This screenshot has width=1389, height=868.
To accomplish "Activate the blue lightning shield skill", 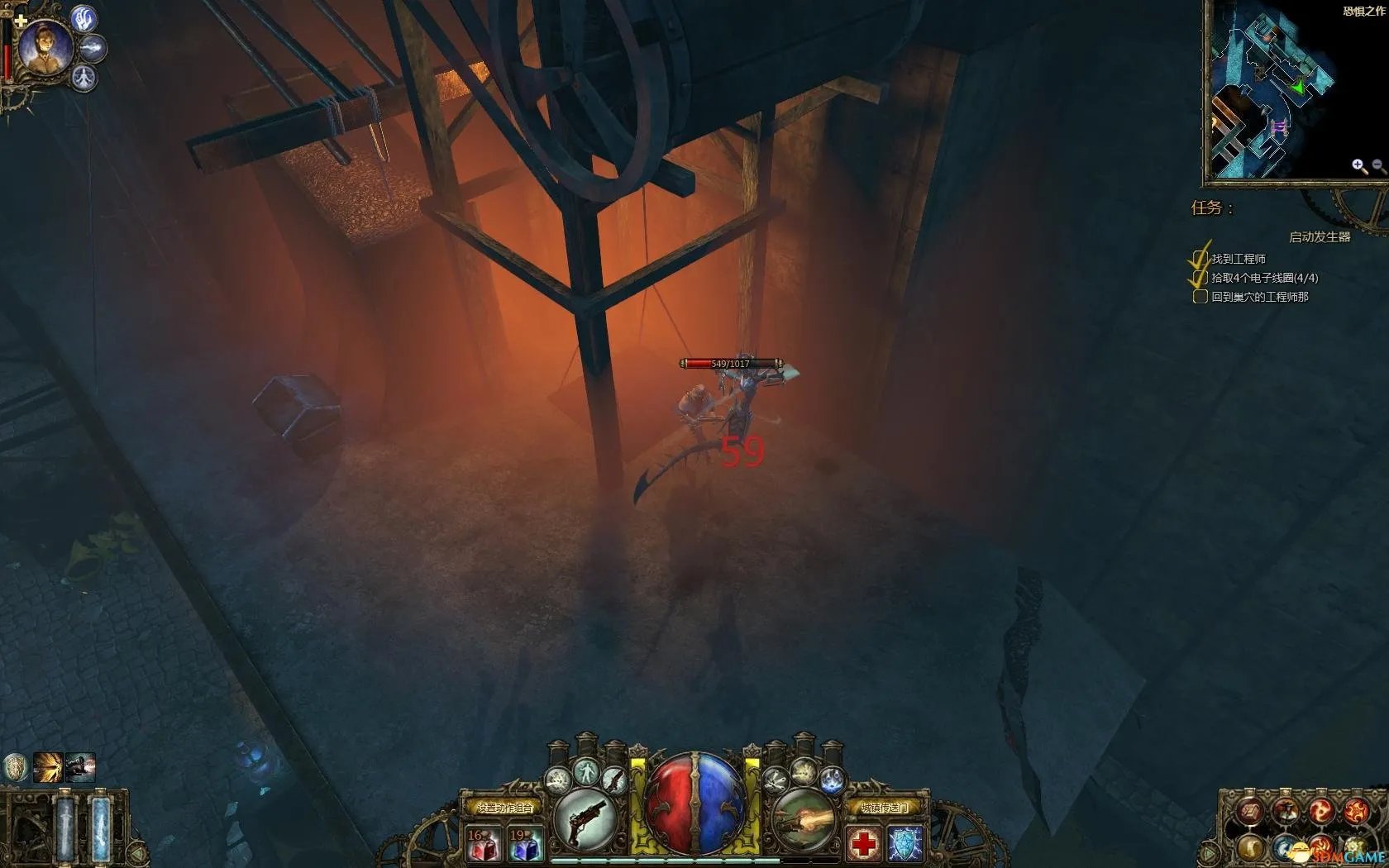I will click(x=905, y=844).
